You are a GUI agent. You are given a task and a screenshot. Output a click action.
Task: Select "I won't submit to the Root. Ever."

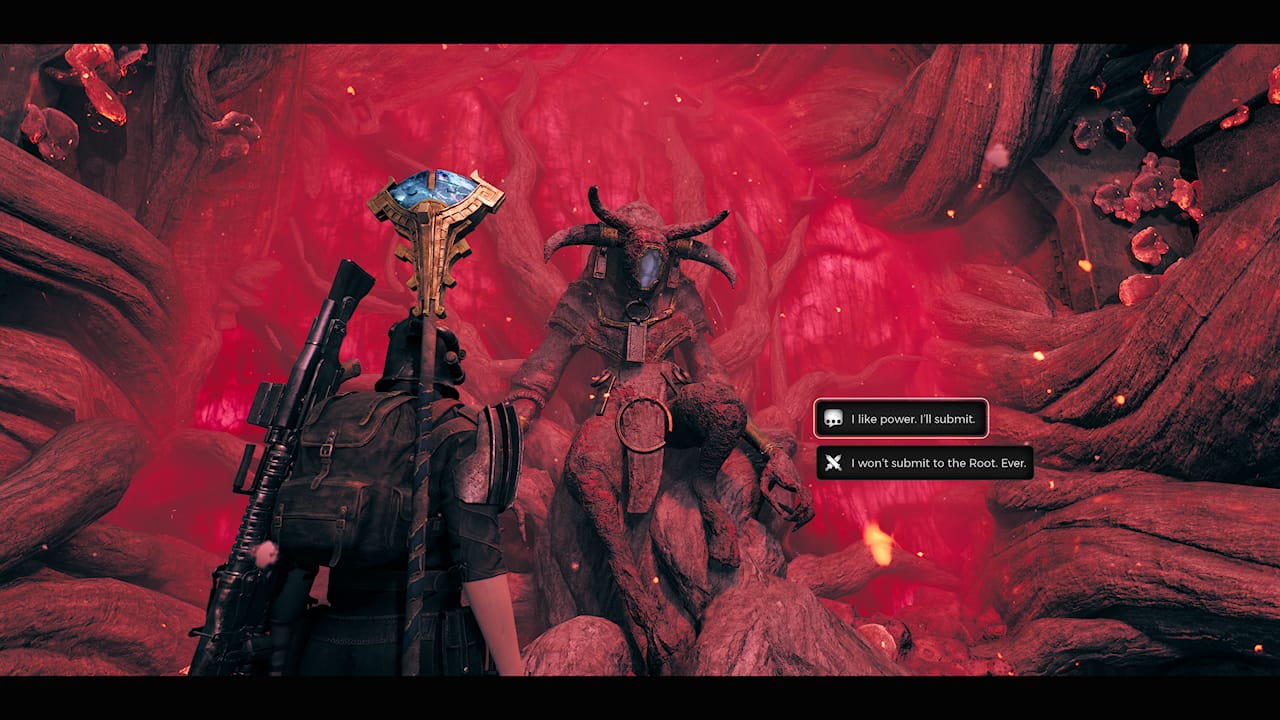click(x=925, y=463)
